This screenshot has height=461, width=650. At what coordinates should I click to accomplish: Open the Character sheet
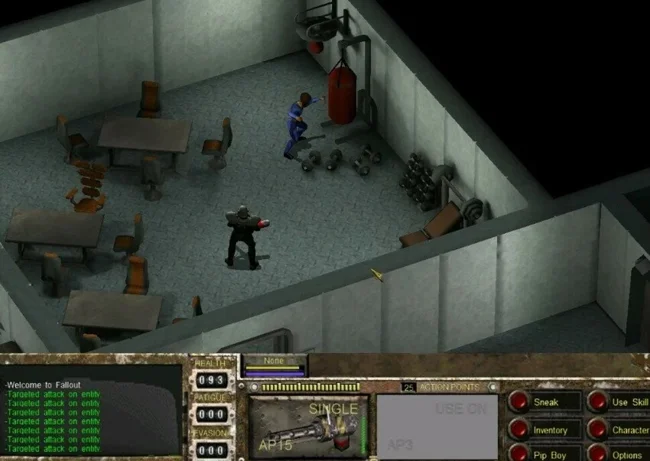tap(628, 430)
